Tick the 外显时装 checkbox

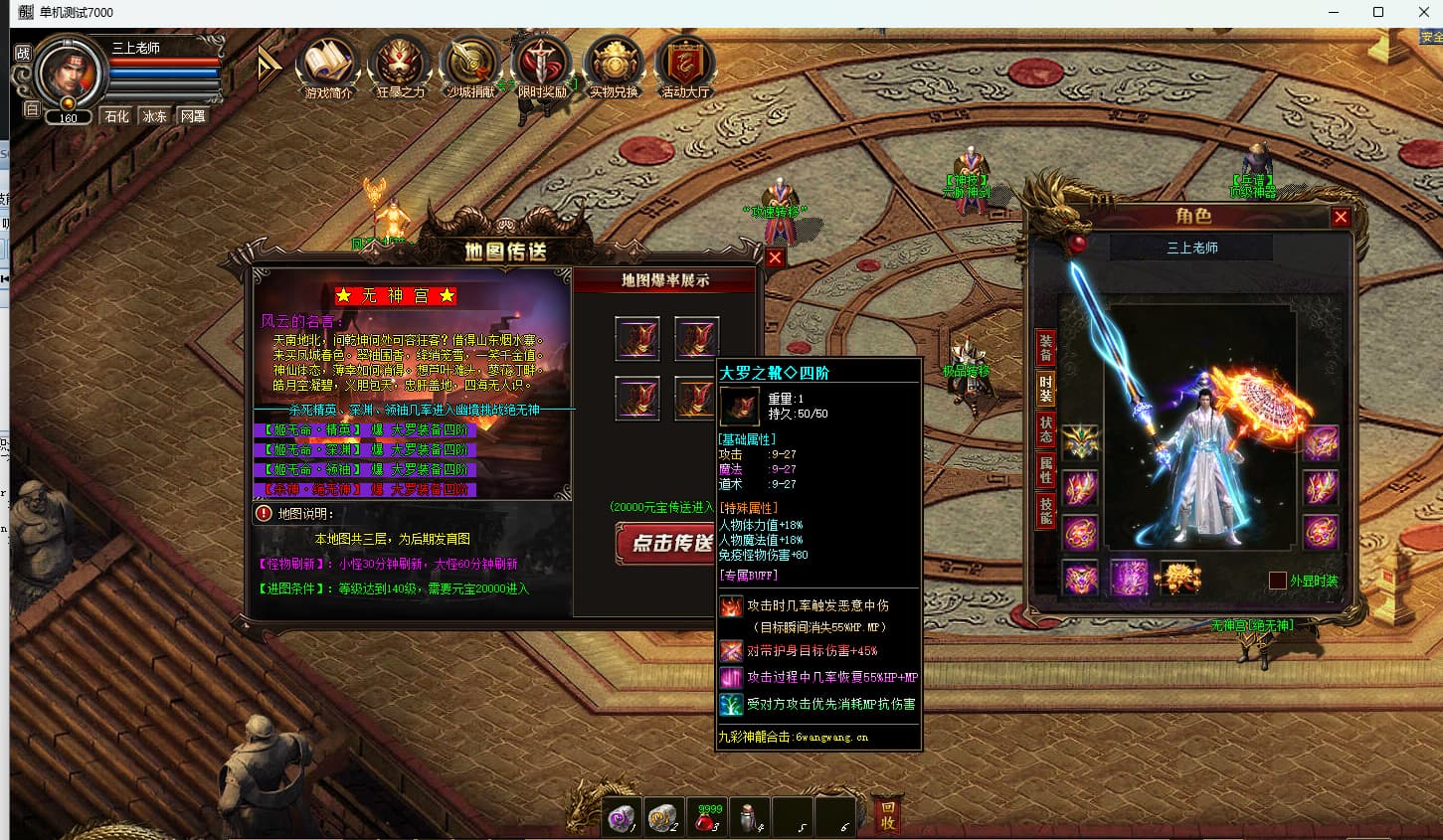(x=1278, y=581)
